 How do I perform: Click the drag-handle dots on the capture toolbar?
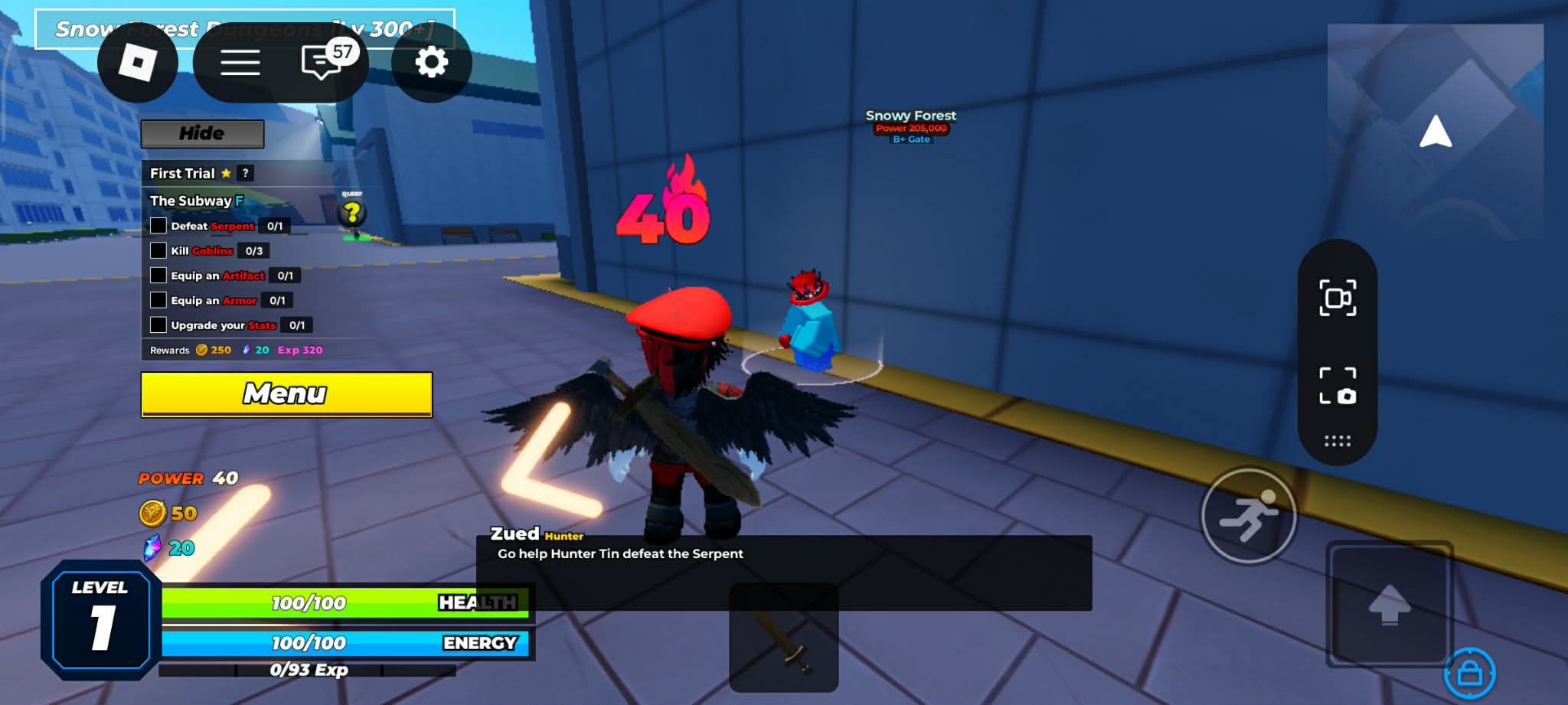[1337, 441]
